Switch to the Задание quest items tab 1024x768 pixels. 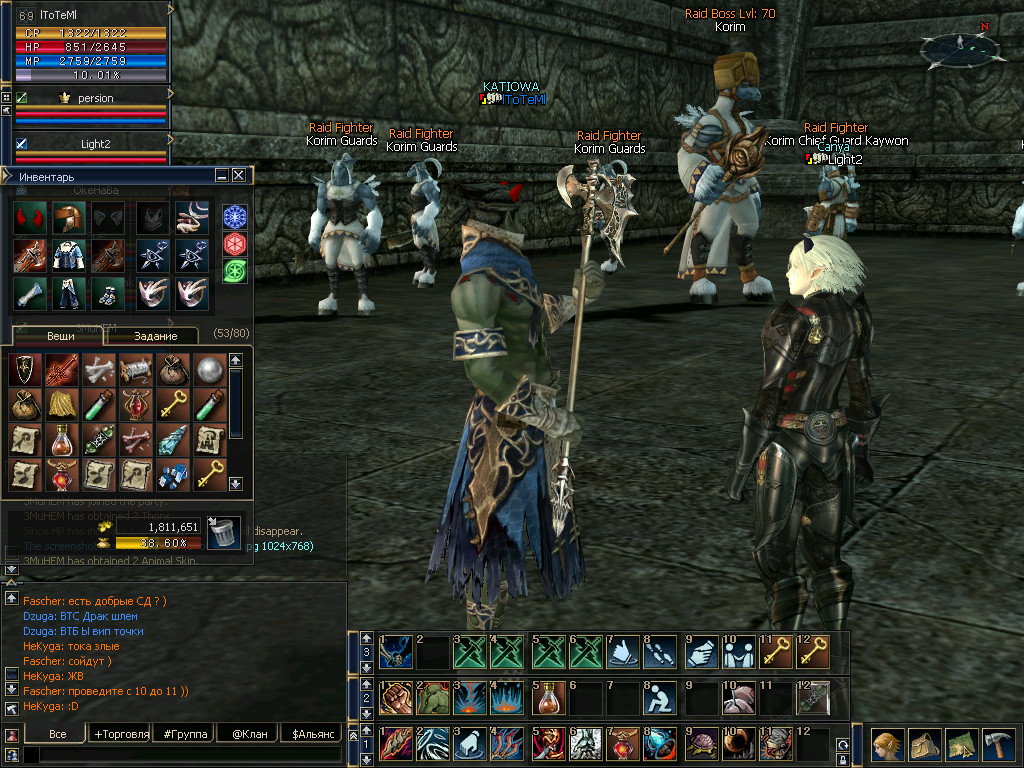(155, 336)
